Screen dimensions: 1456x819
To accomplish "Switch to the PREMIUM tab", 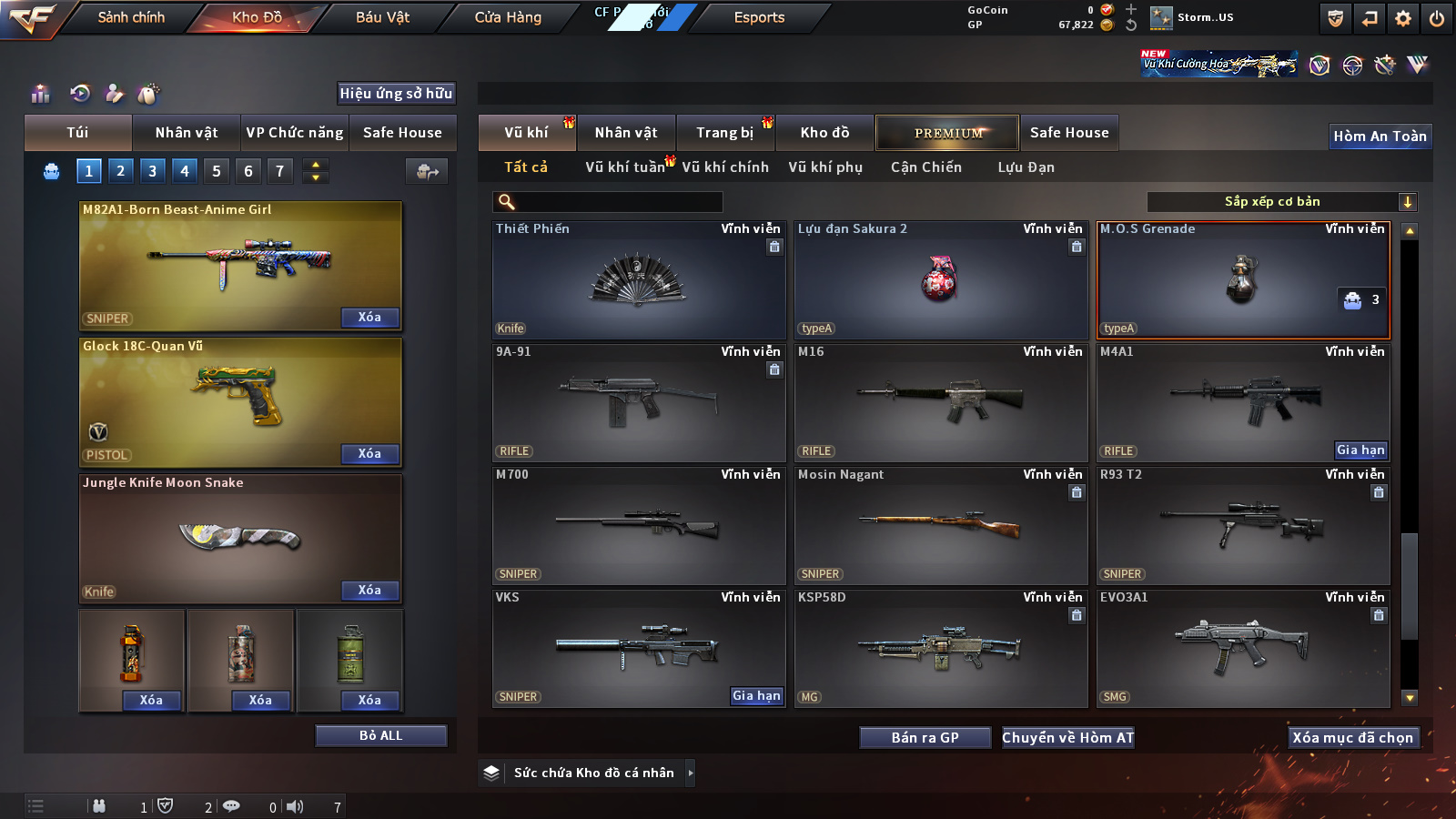I will pyautogui.click(x=948, y=133).
